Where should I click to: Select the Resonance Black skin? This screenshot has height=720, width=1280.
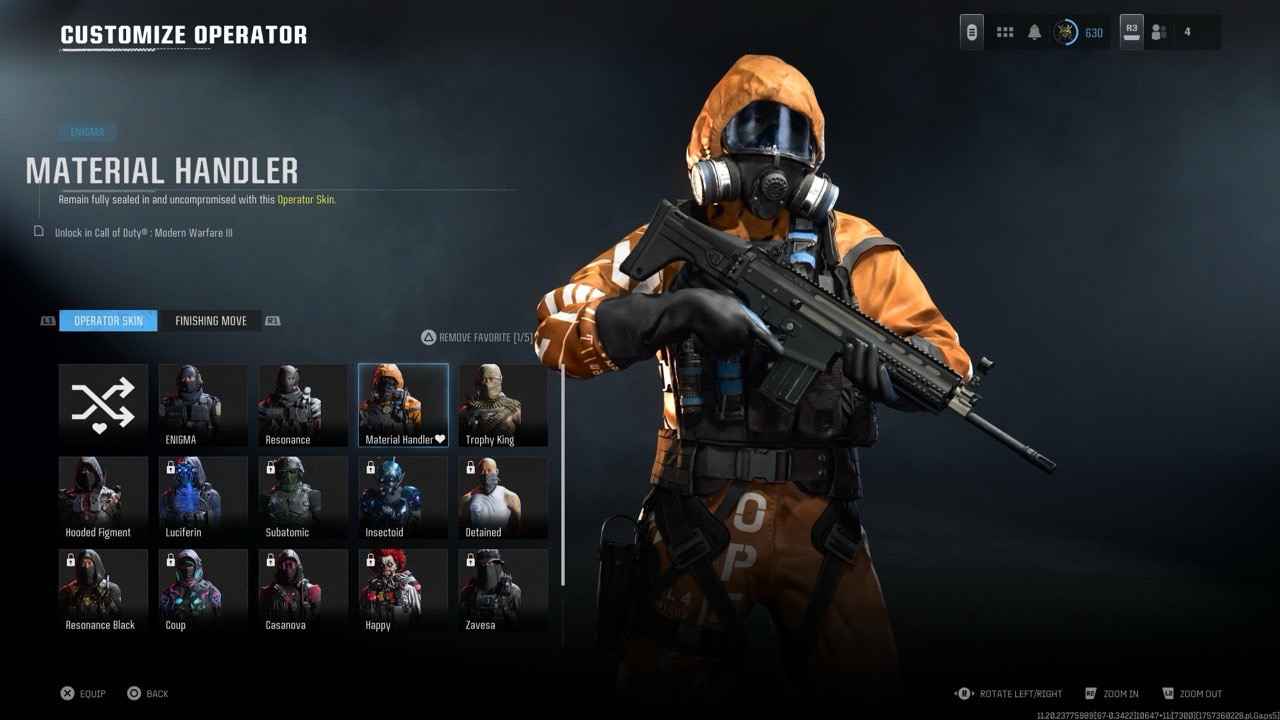point(103,590)
